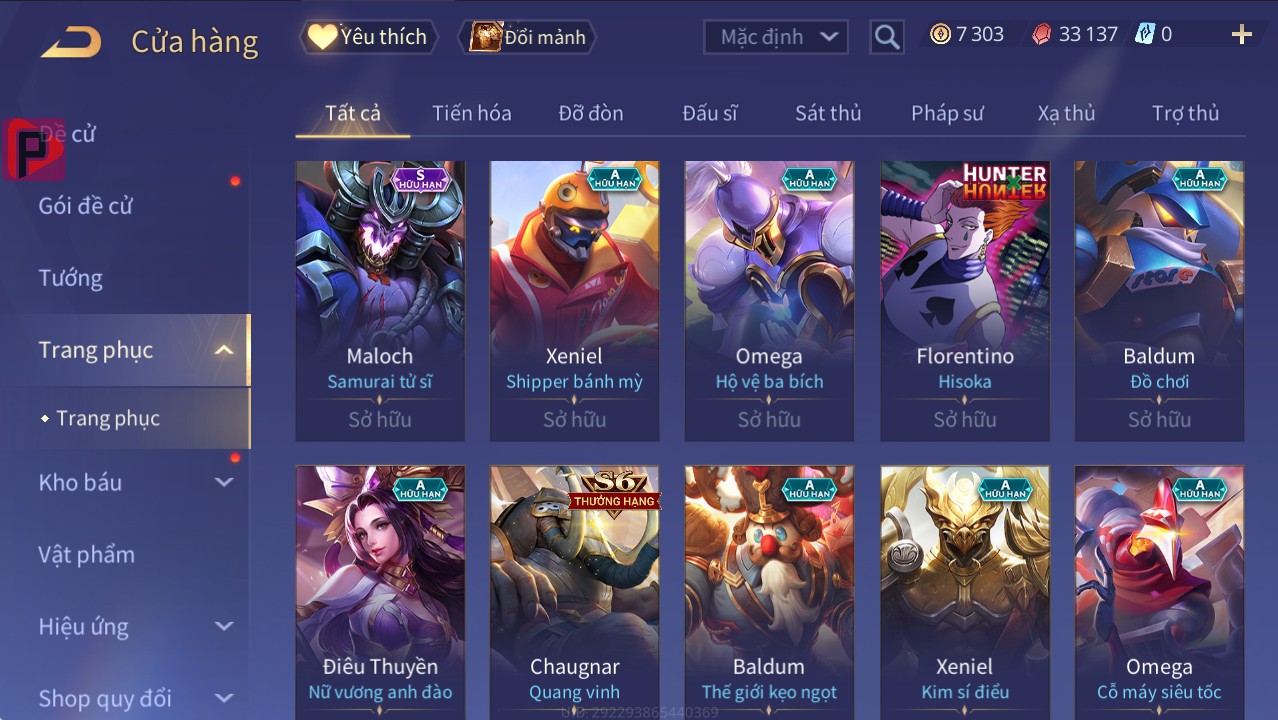Select the Maloch Samurai tử sĩ skin

(x=380, y=300)
